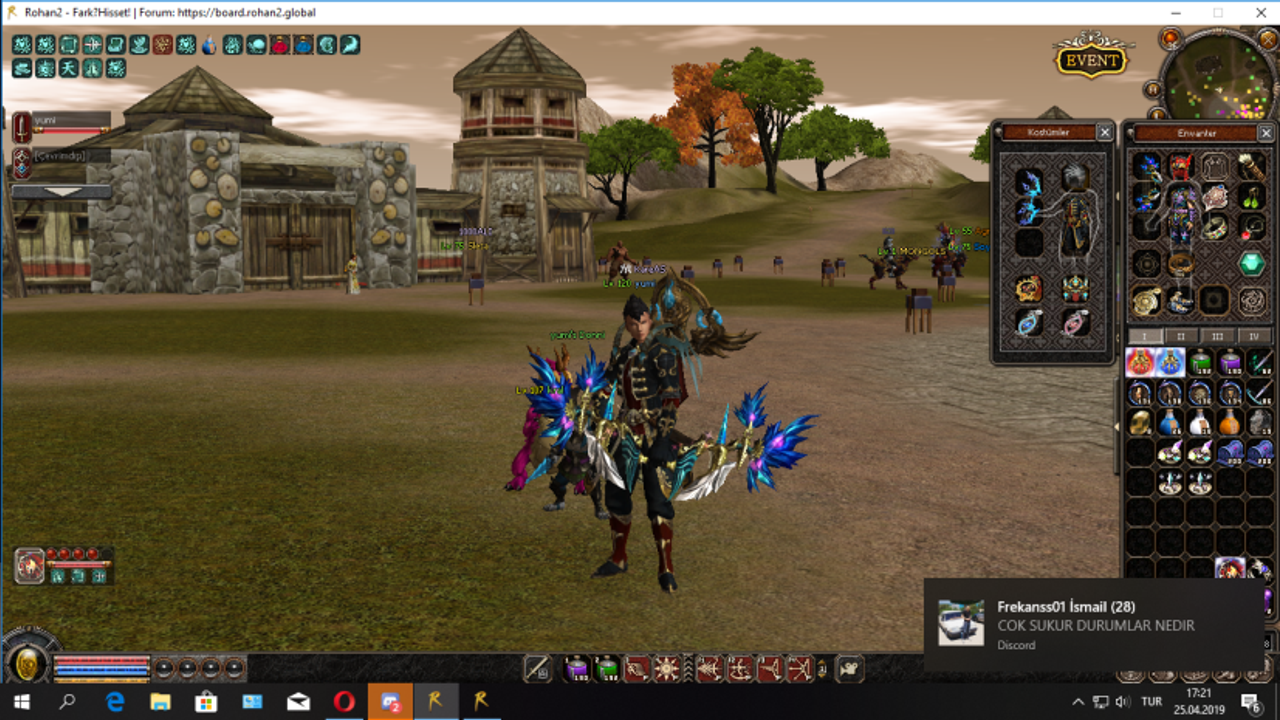This screenshot has width=1280, height=720.
Task: Switch to inventory tab III
Action: pyautogui.click(x=1217, y=337)
